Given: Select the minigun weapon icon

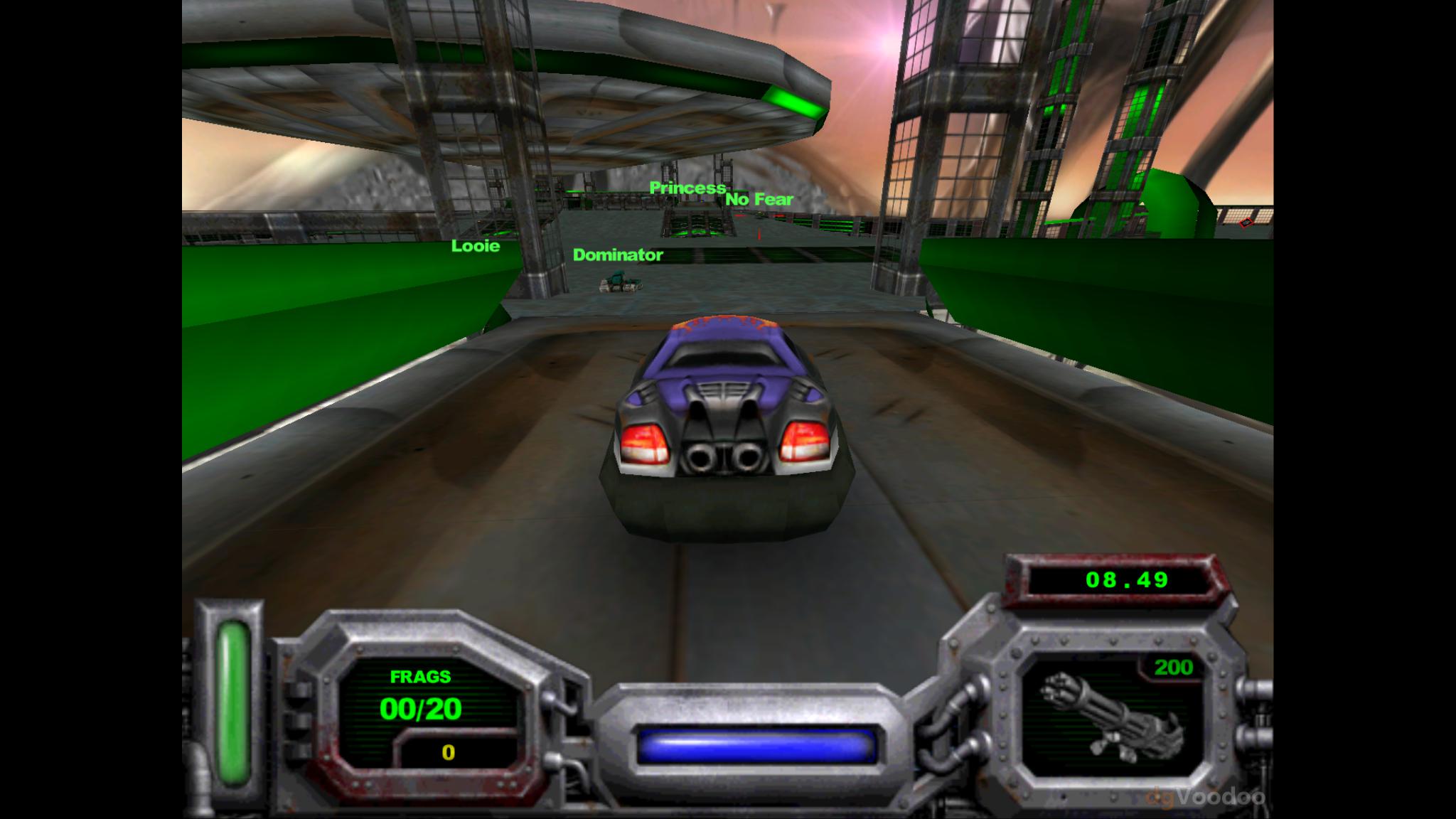Looking at the screenshot, I should pos(1111,719).
